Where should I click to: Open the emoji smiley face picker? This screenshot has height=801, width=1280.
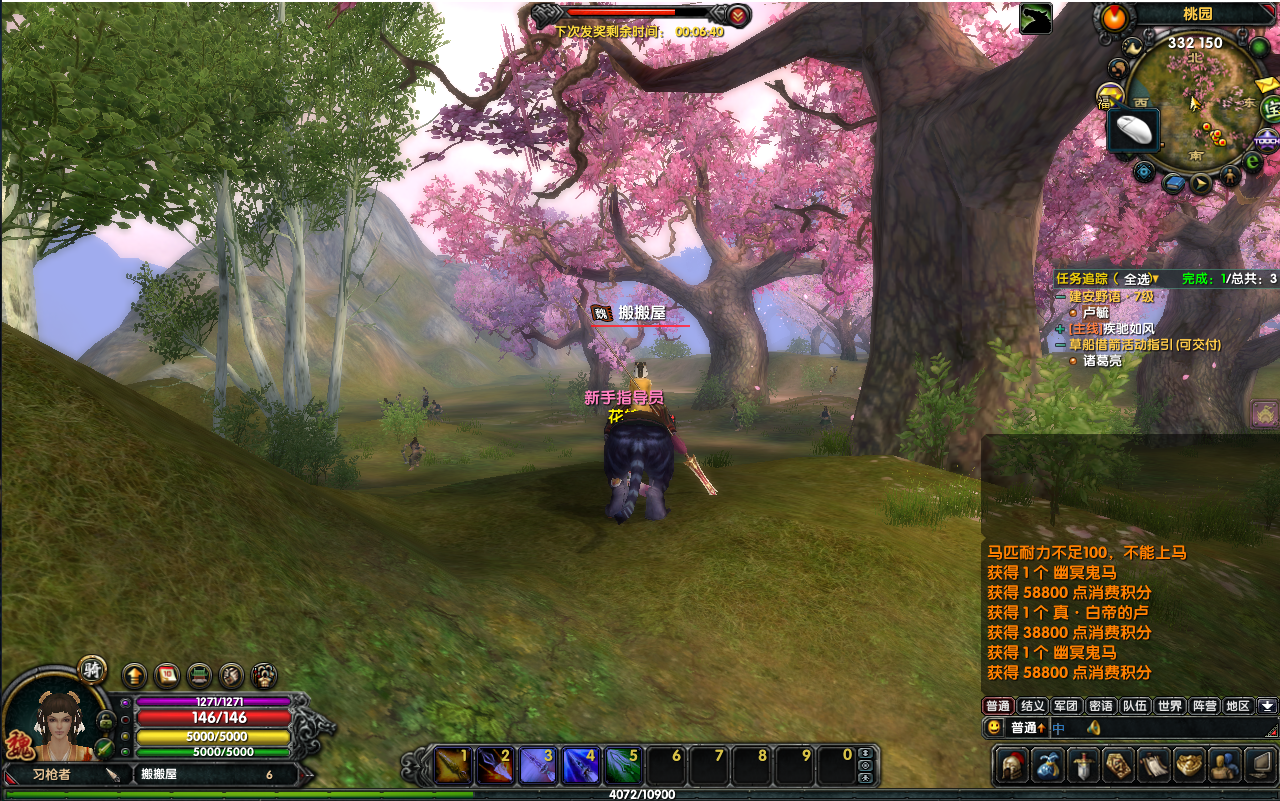click(x=994, y=728)
